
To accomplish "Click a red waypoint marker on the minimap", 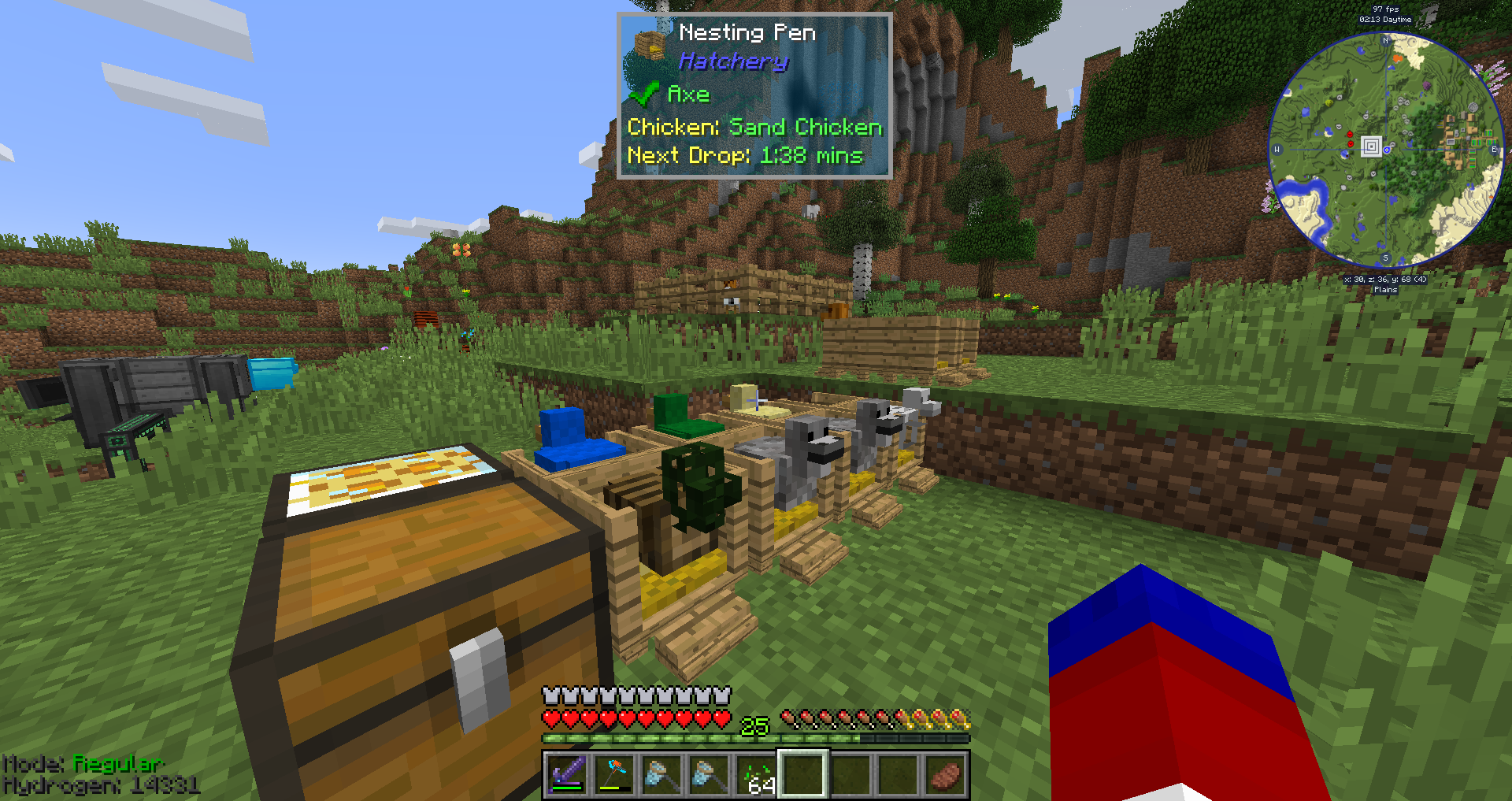I will click(x=1348, y=134).
